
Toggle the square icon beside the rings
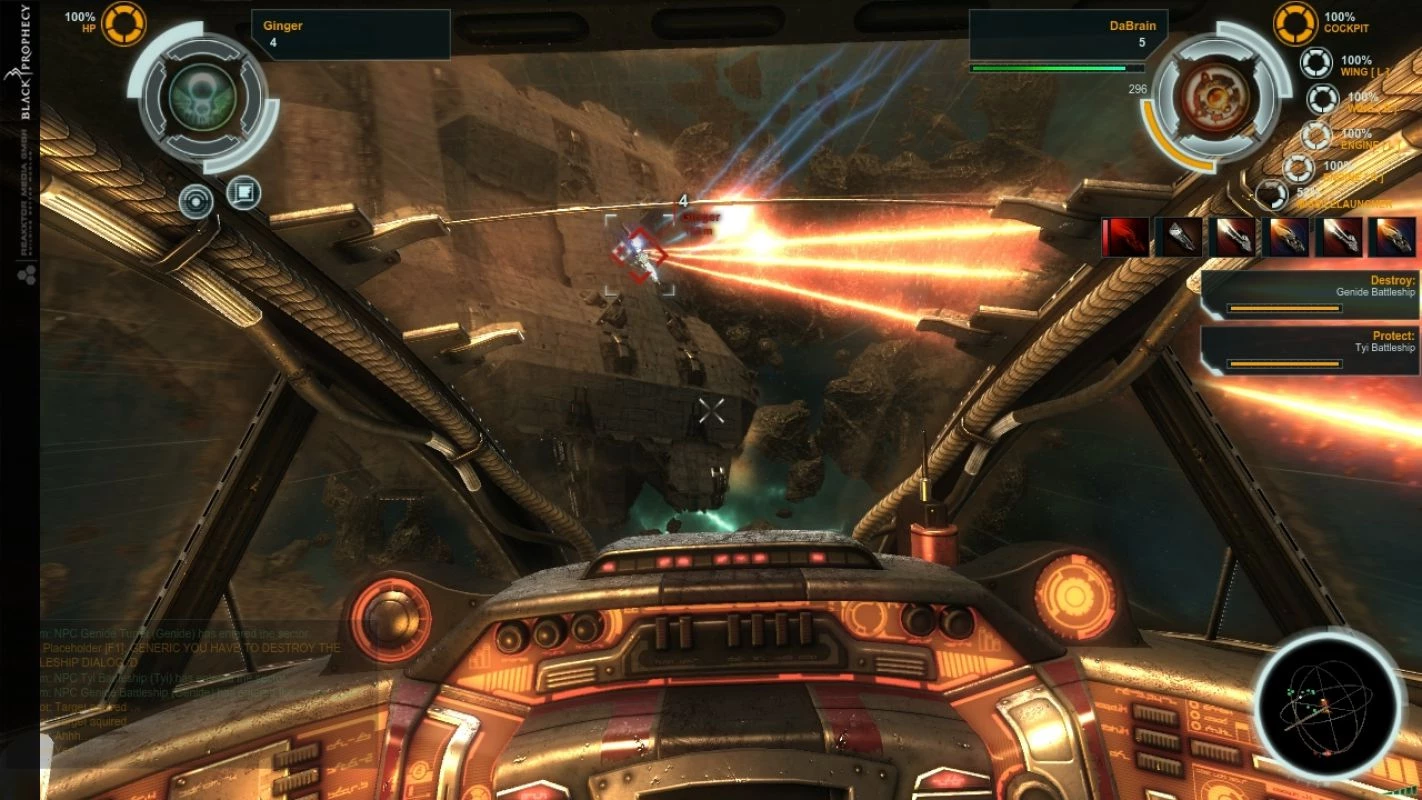pos(244,192)
